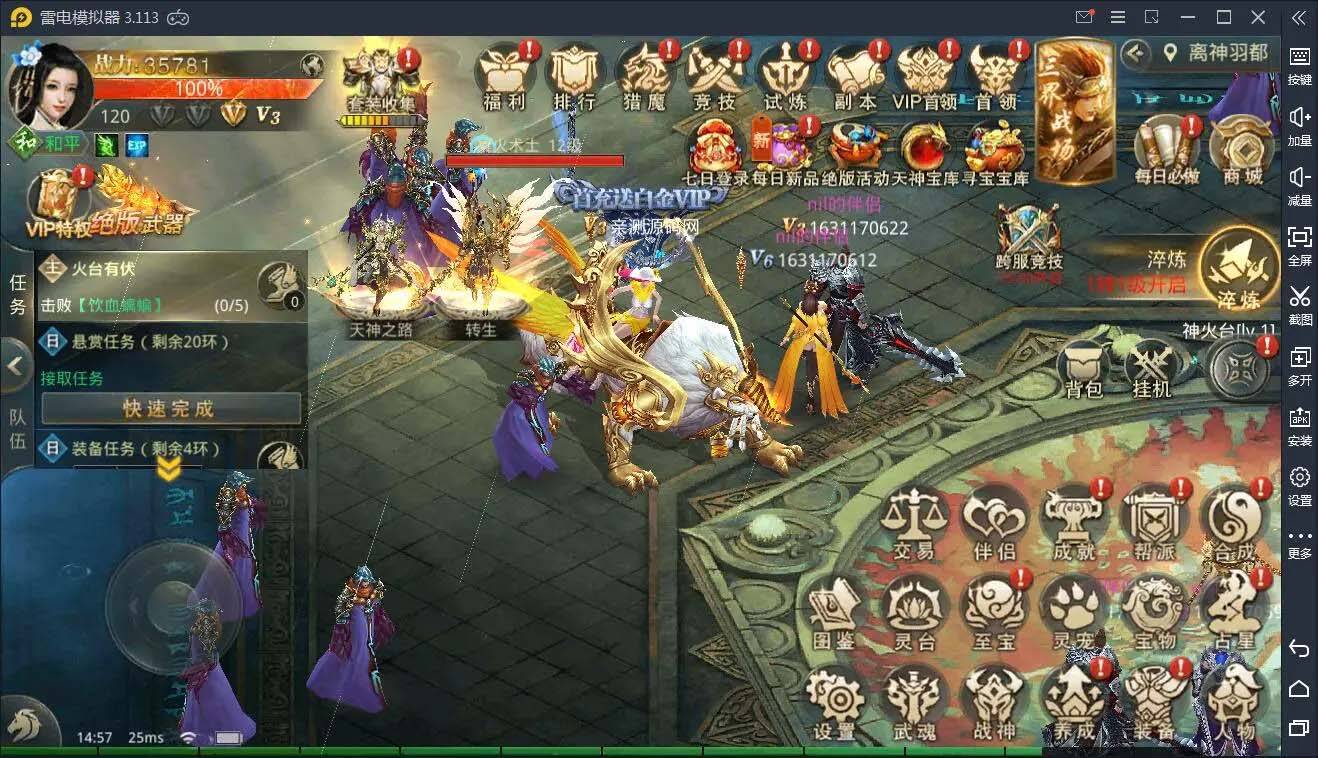Image resolution: width=1318 pixels, height=758 pixels.
Task: Open the 成就 achievements menu
Action: tap(1073, 521)
